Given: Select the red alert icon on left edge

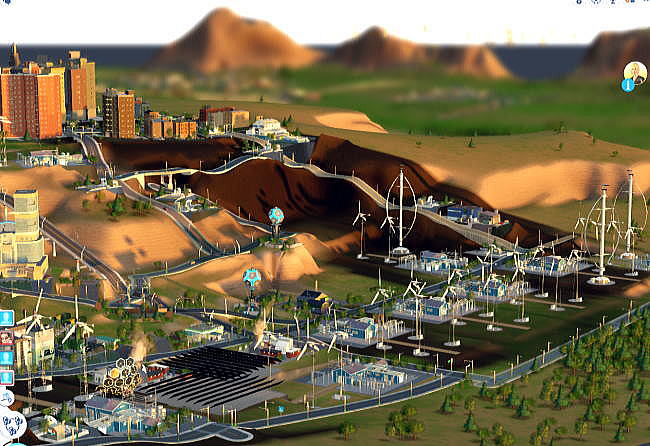Looking at the screenshot, I should 6,338.
